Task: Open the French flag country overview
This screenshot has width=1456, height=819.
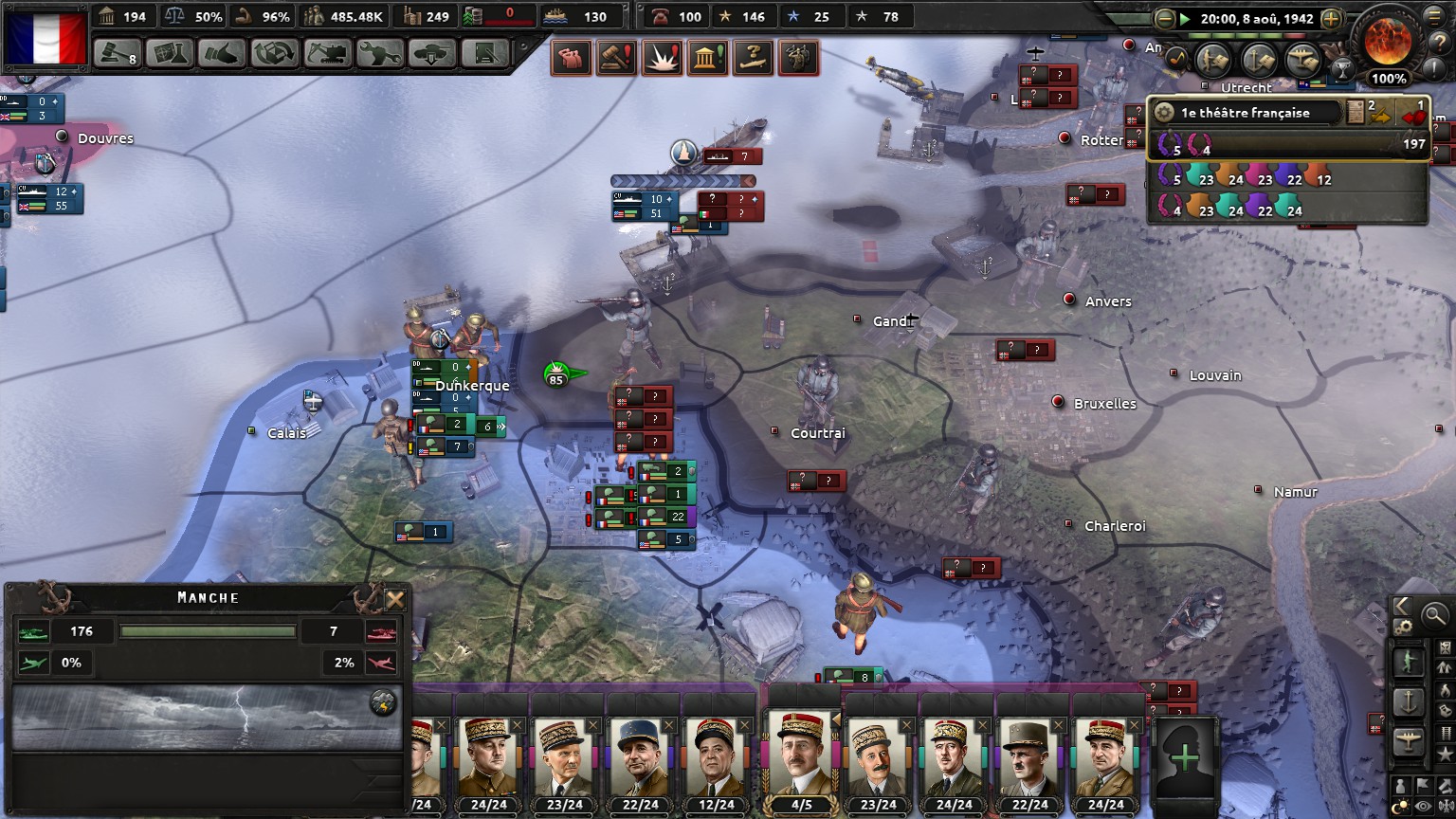Action: click(45, 38)
